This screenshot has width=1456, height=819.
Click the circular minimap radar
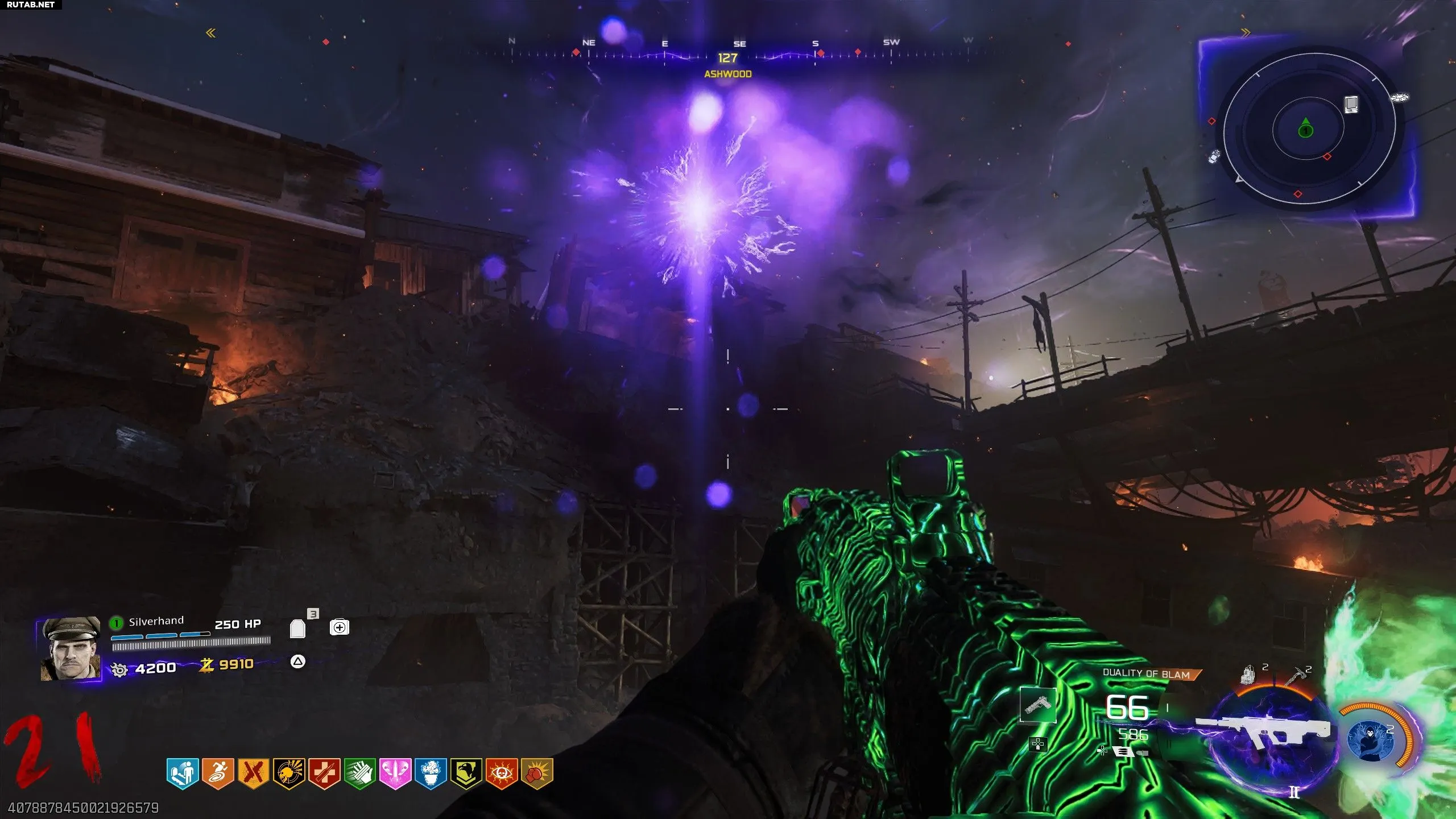(1309, 129)
